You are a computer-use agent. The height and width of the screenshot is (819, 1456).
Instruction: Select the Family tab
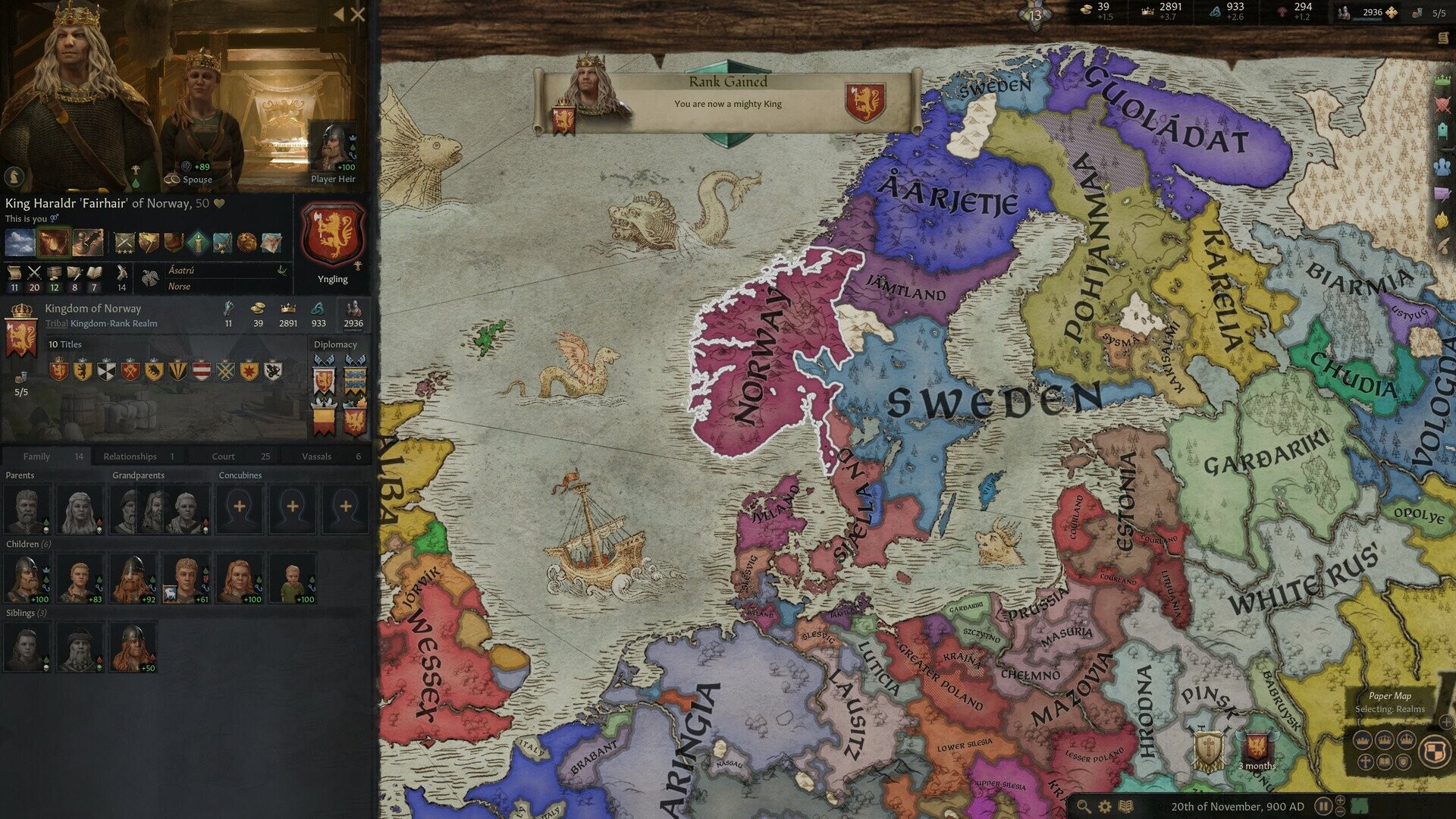click(36, 457)
